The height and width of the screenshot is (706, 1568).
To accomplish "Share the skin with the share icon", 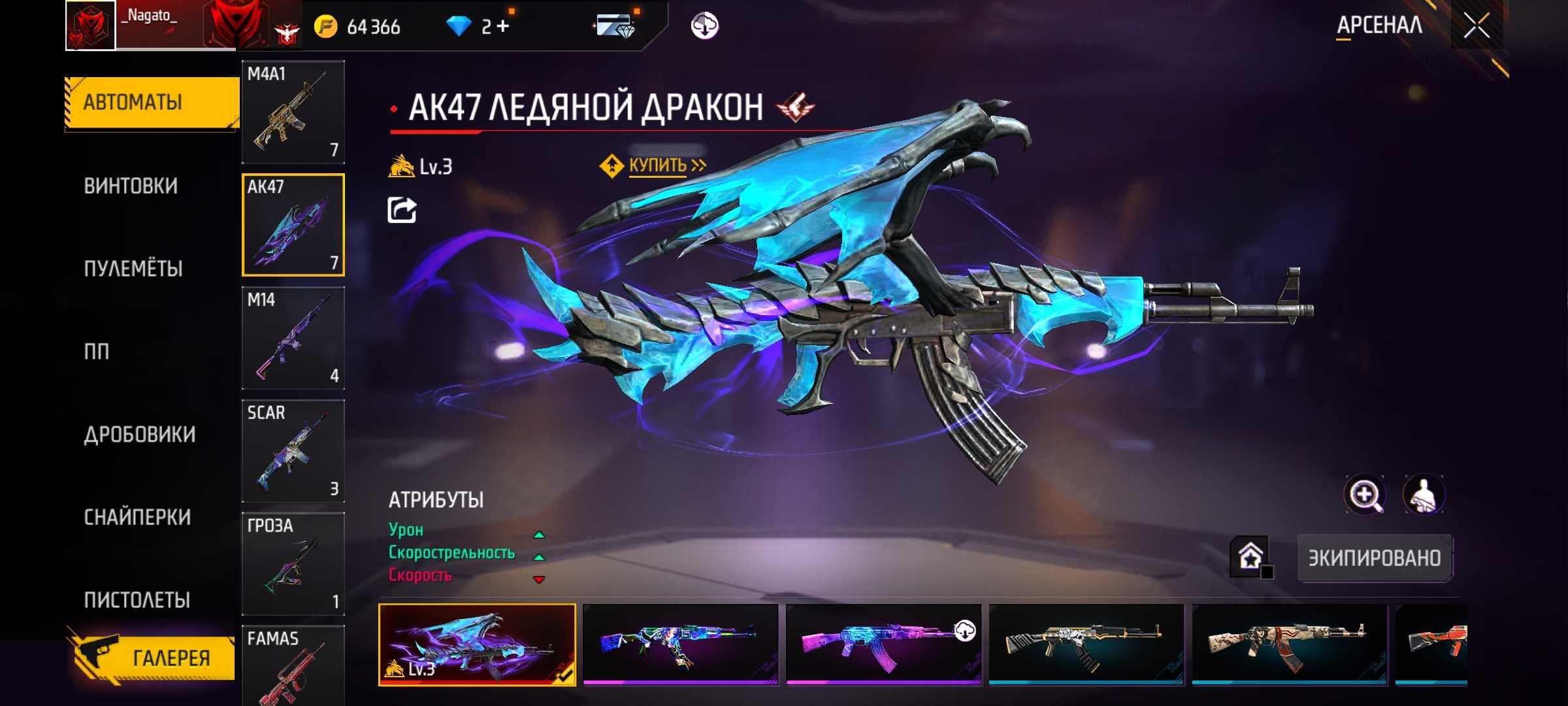I will click(402, 210).
